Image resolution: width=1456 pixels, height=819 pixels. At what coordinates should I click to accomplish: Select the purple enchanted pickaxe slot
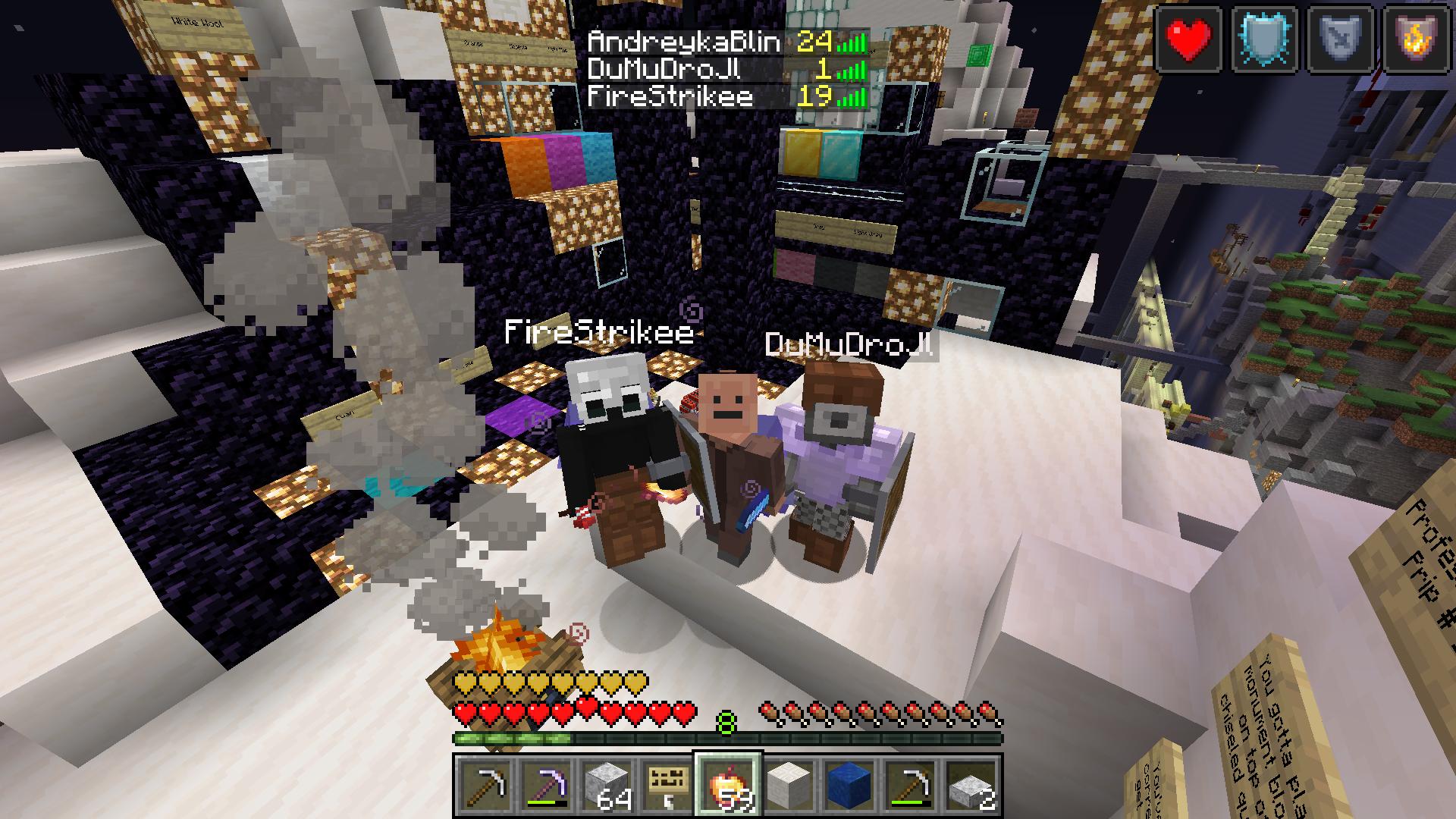click(x=546, y=785)
